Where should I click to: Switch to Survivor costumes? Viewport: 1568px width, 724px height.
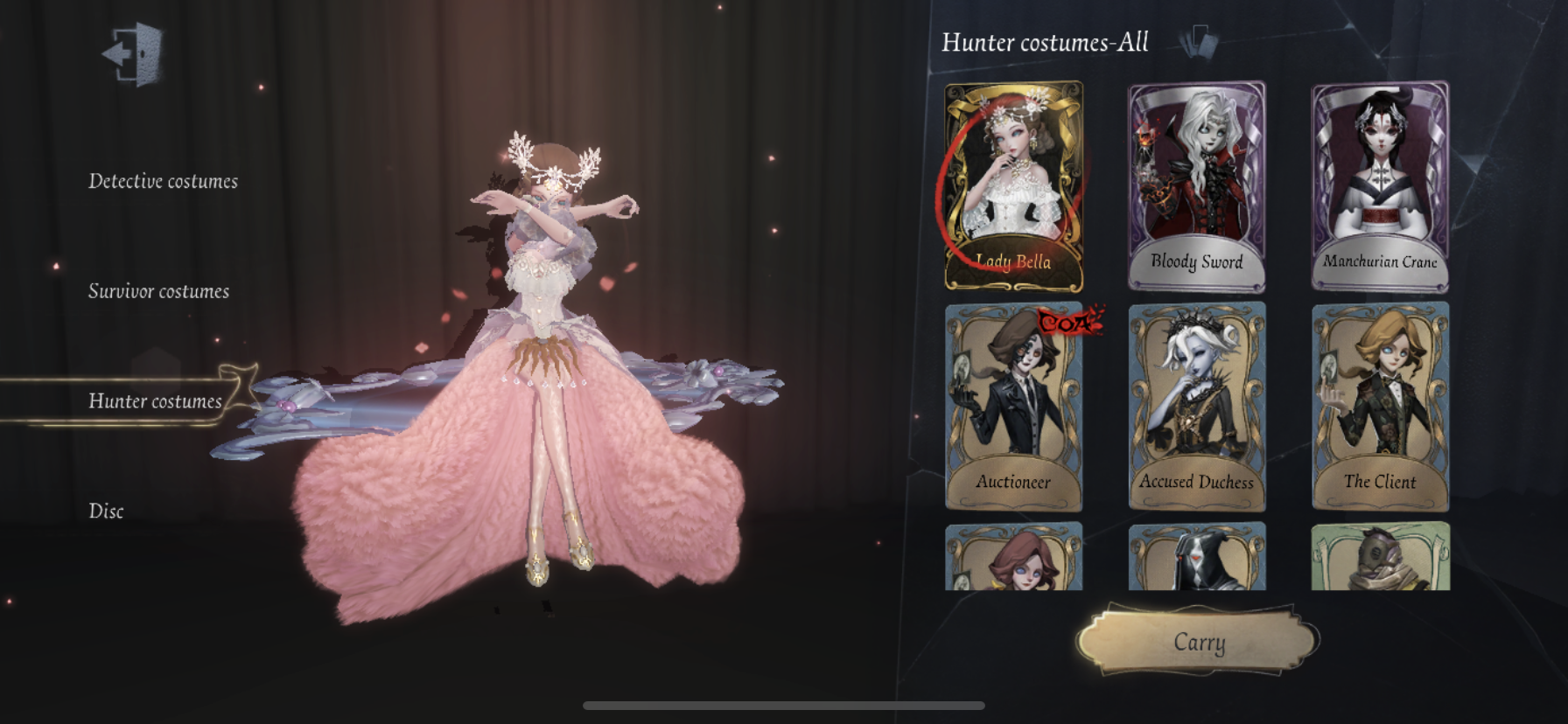tap(158, 292)
